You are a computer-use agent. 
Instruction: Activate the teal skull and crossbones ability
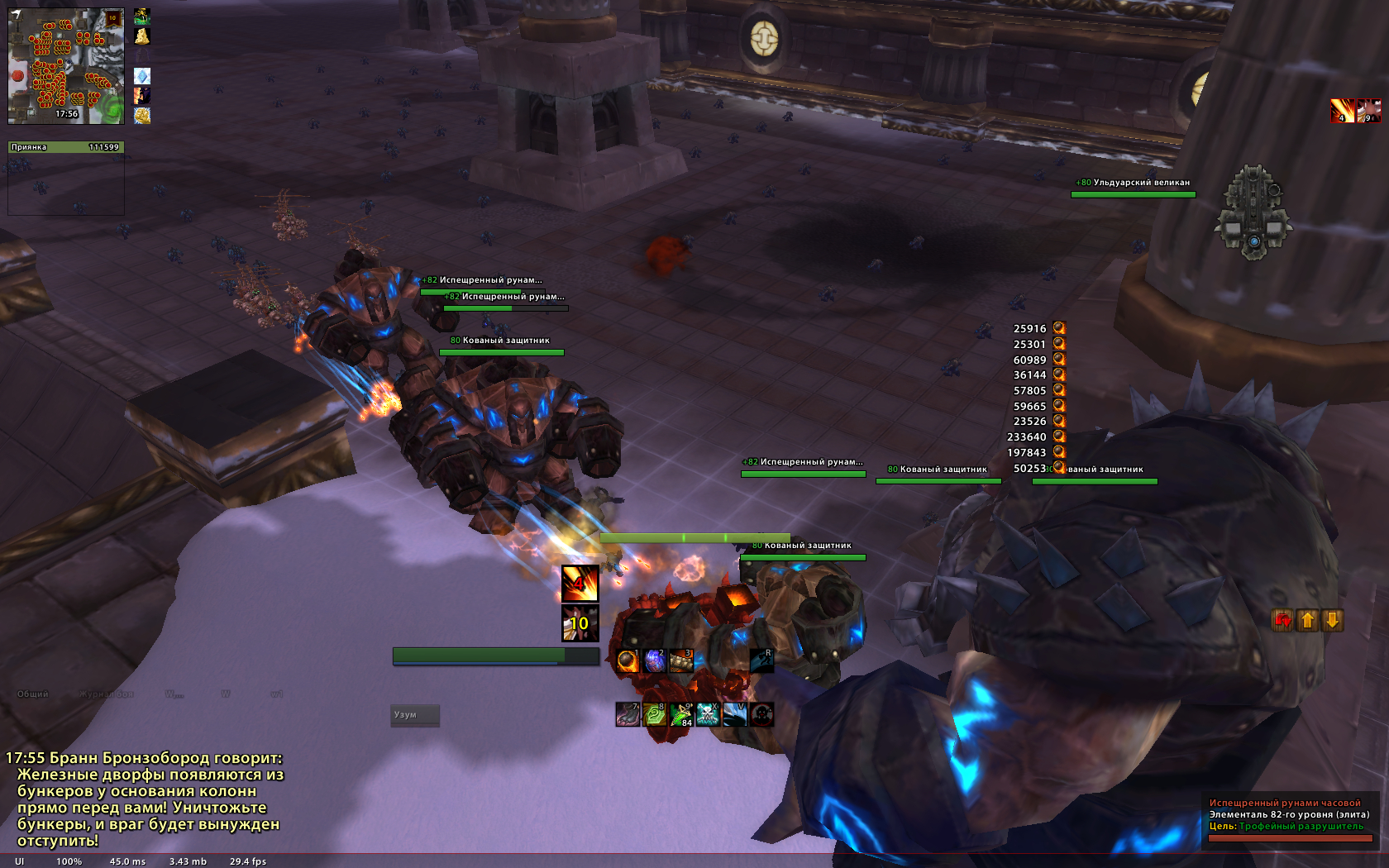click(708, 714)
